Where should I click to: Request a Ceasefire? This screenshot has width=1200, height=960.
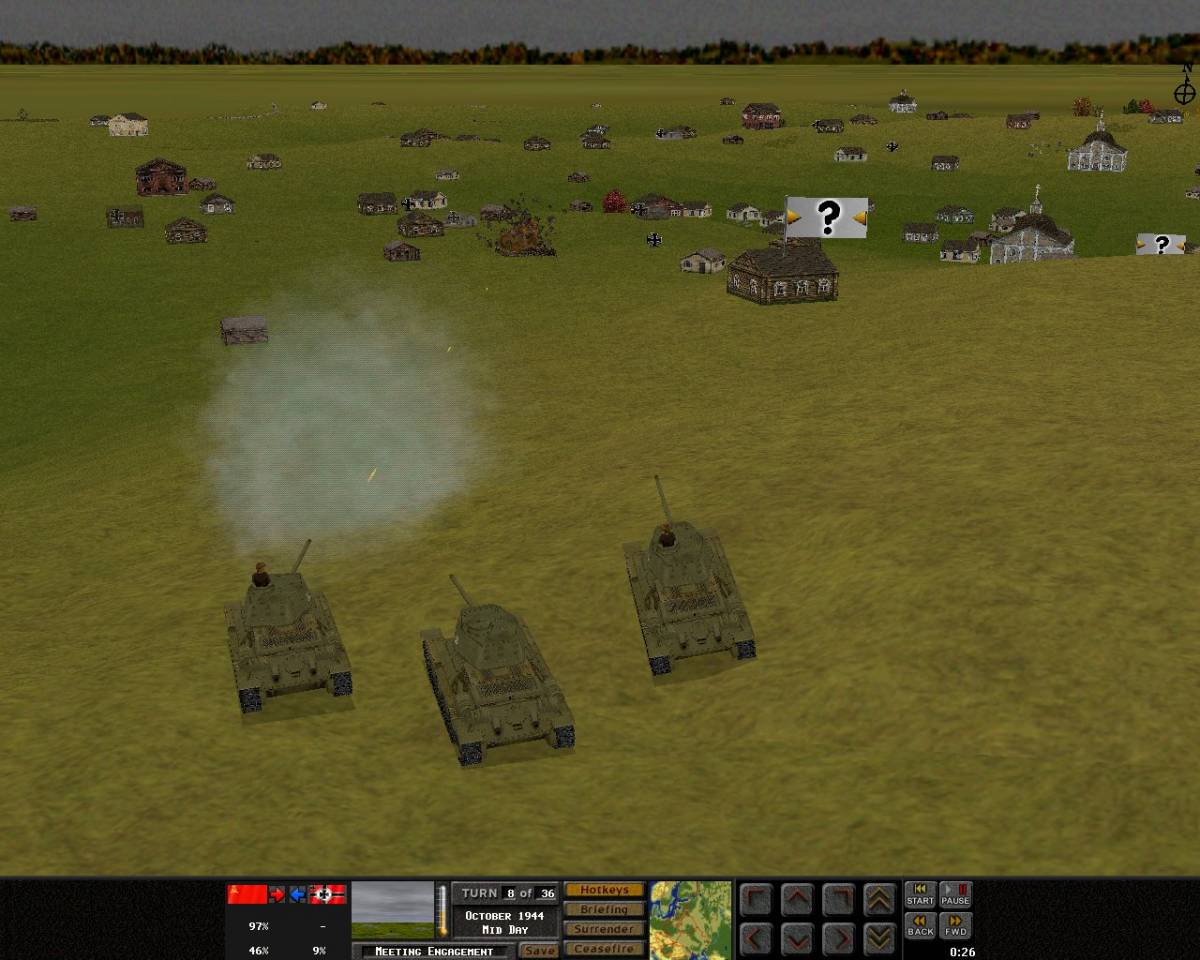click(604, 948)
